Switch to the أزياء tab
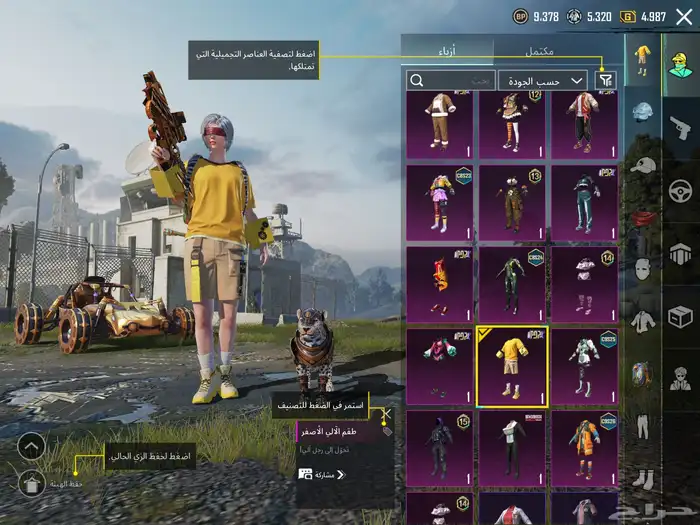The image size is (700, 525). point(448,49)
